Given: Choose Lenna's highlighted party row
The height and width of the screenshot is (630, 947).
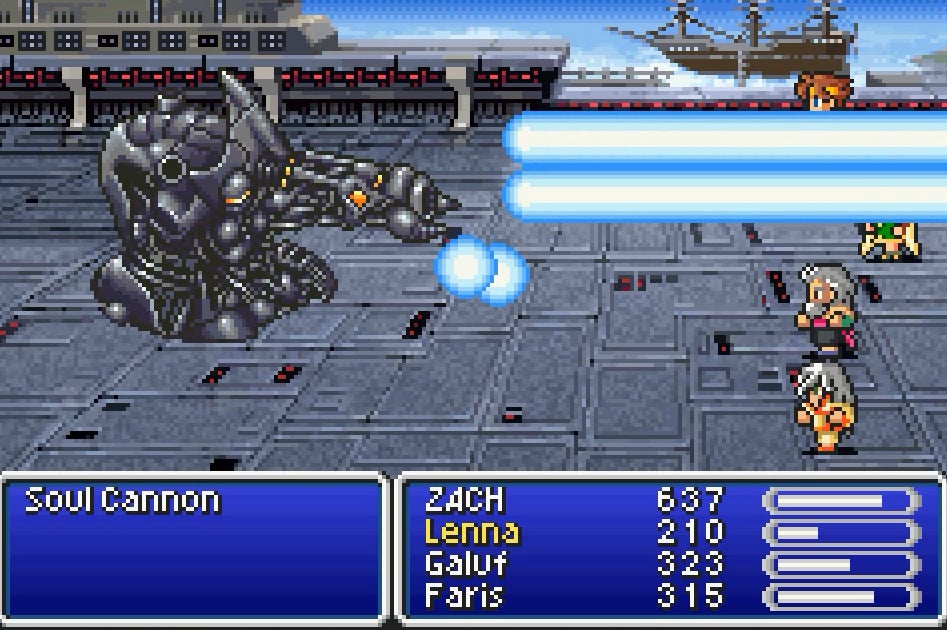Looking at the screenshot, I should point(471,532).
